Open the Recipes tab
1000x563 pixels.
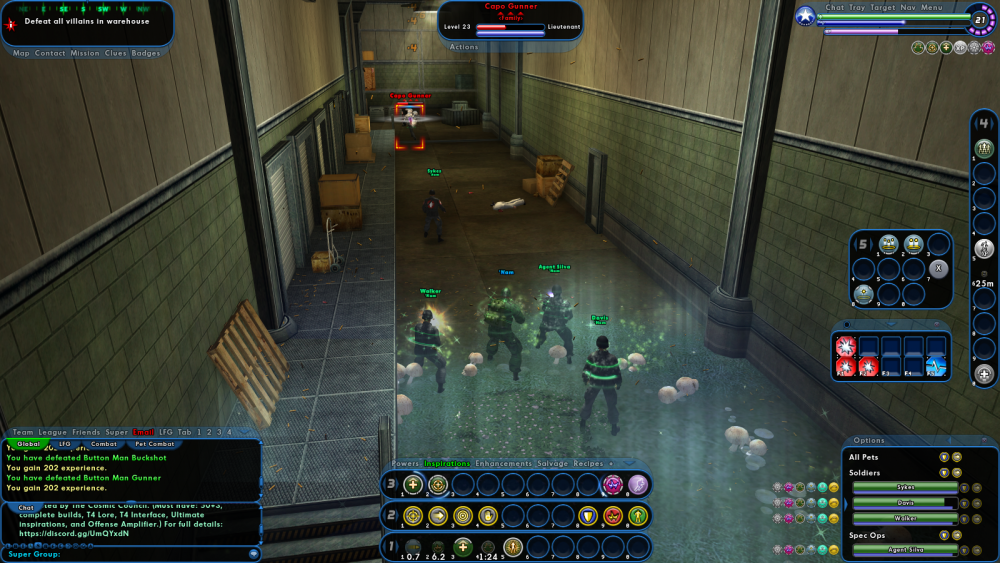point(588,463)
